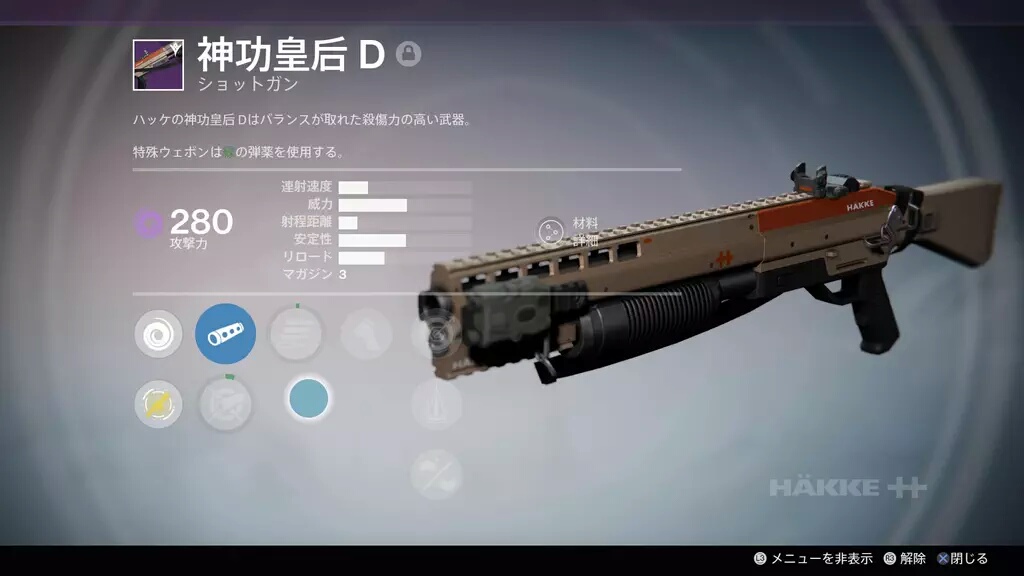Open the 材料 詳細 materials detail icon
The width and height of the screenshot is (1024, 576).
coord(550,230)
